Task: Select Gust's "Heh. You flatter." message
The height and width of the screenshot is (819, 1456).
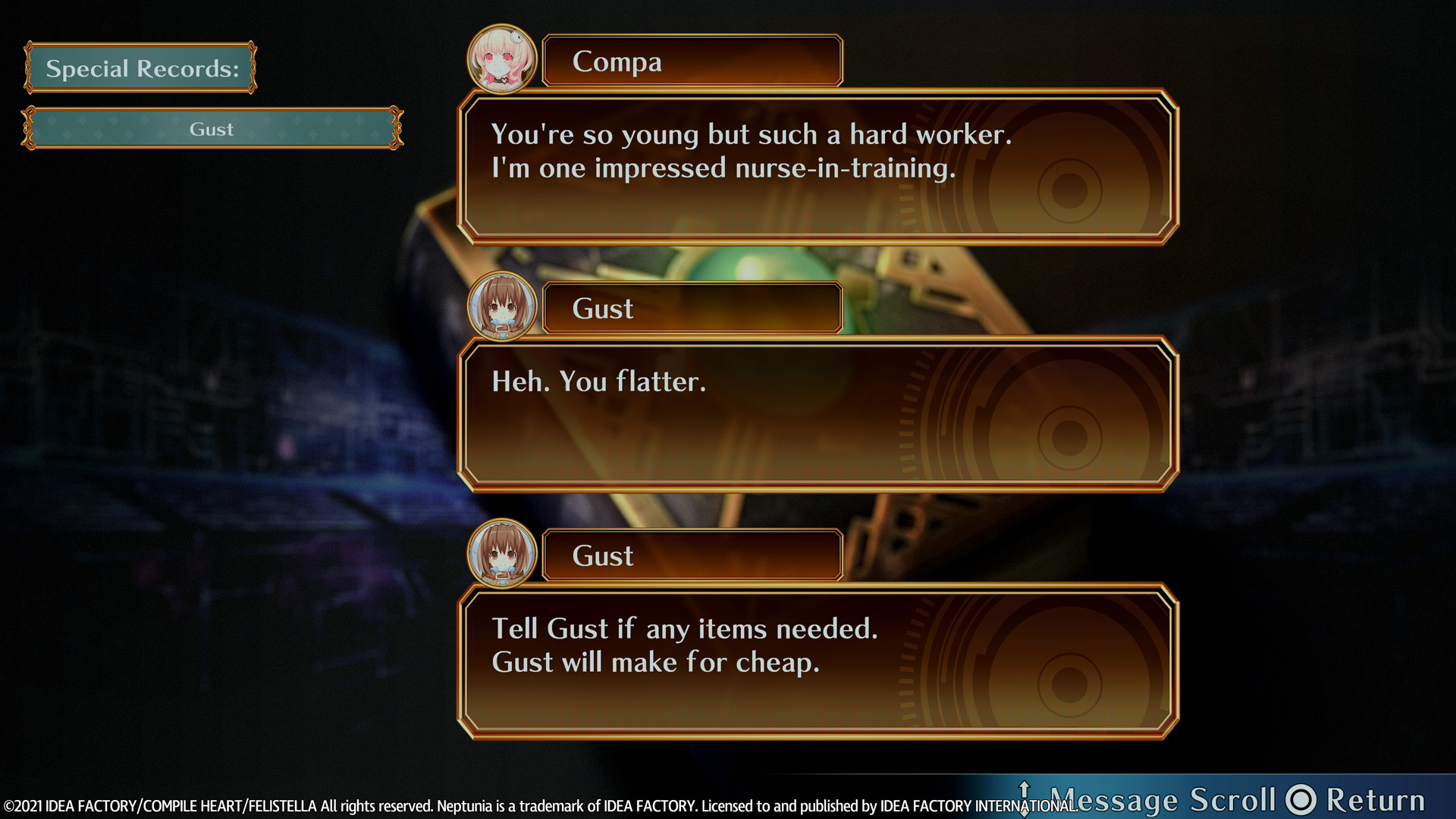Action: coord(817,414)
